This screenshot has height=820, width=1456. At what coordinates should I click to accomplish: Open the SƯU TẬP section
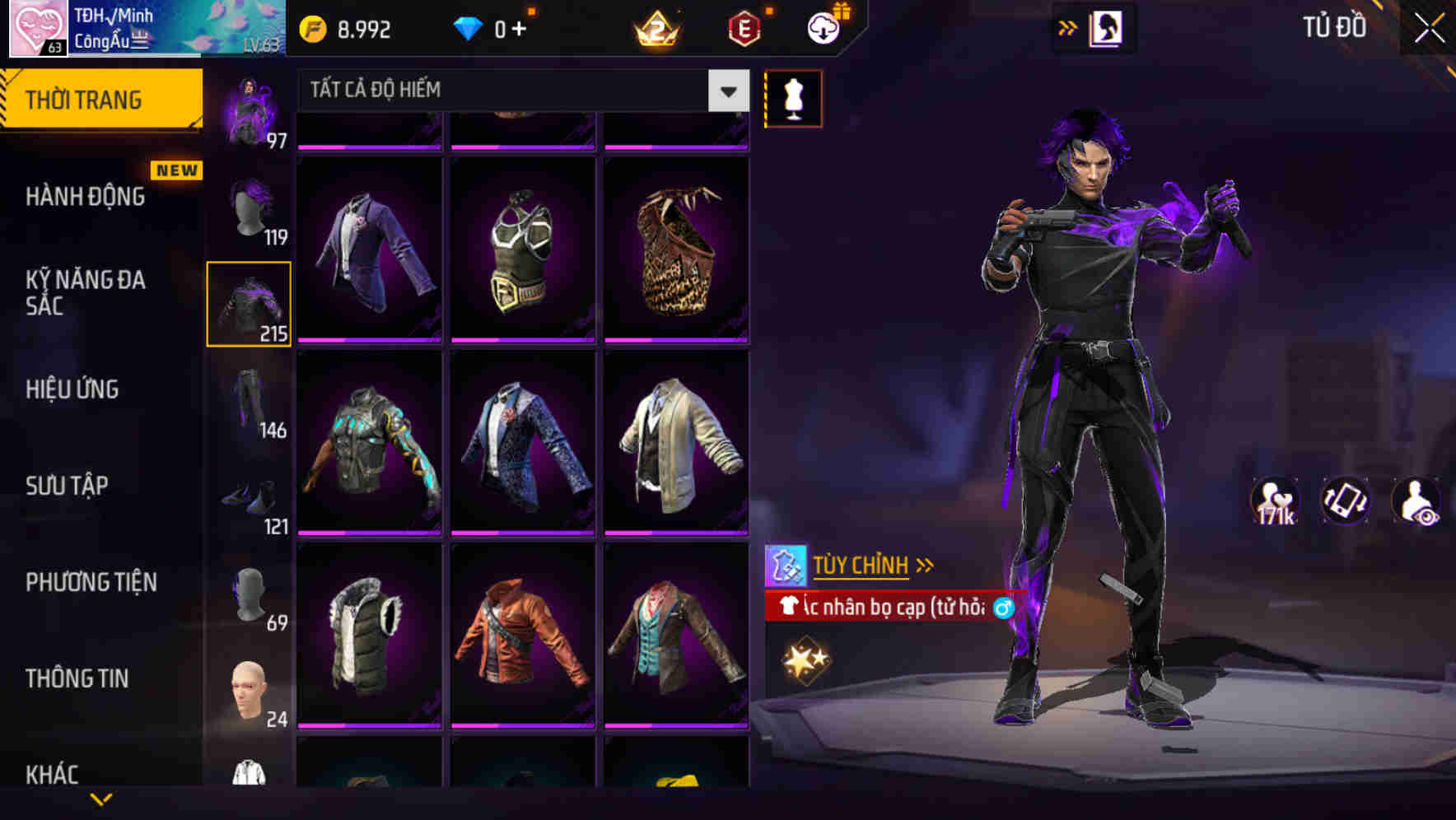(x=68, y=486)
